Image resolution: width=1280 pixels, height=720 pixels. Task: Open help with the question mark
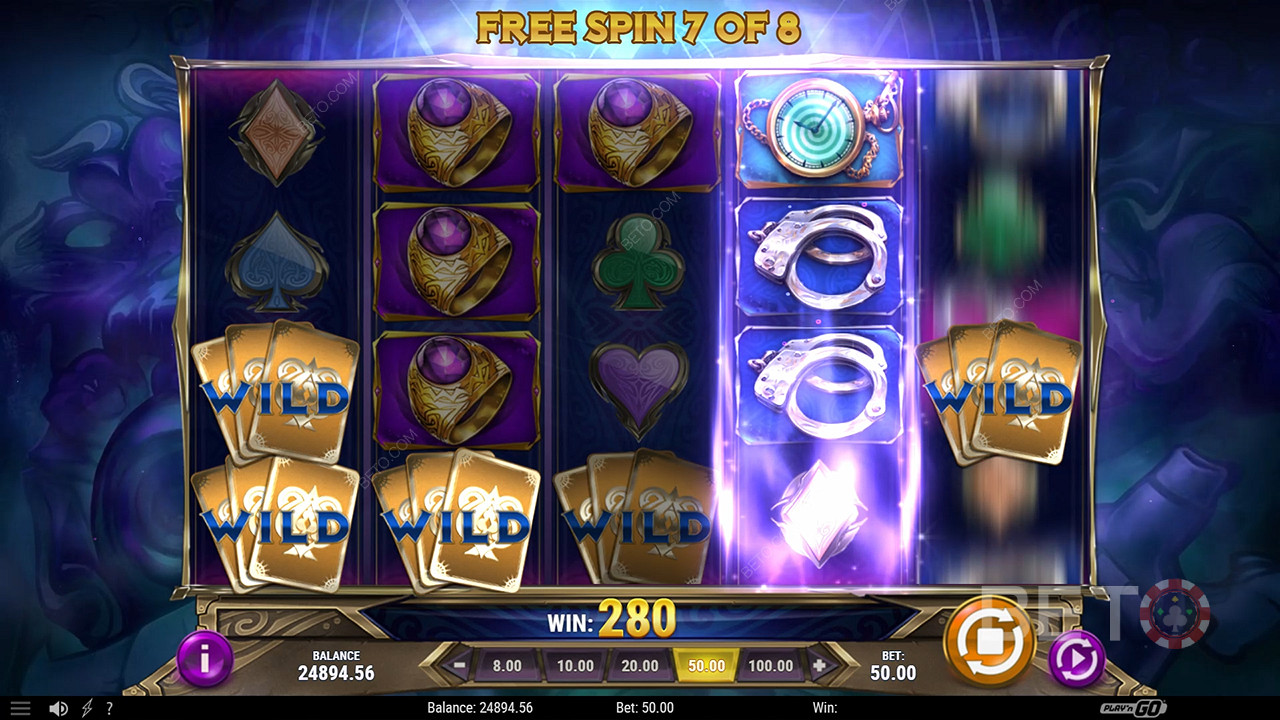click(x=109, y=708)
